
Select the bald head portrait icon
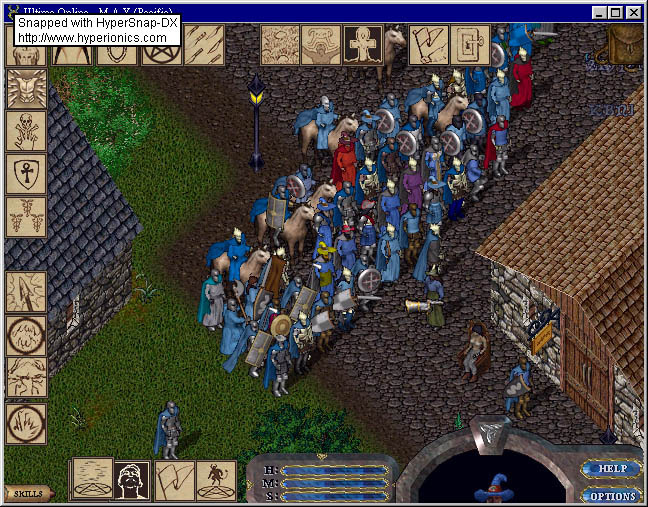133,480
